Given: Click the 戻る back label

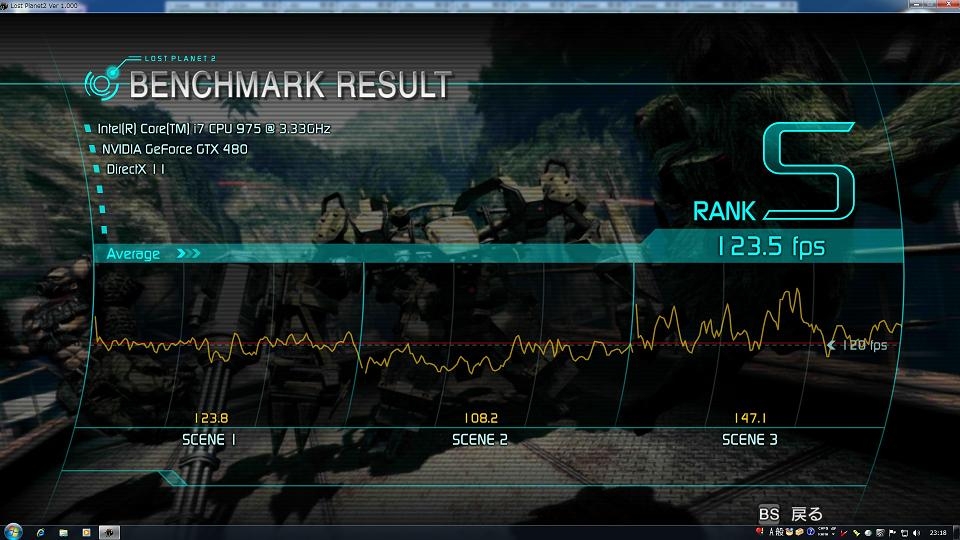Looking at the screenshot, I should coord(806,514).
